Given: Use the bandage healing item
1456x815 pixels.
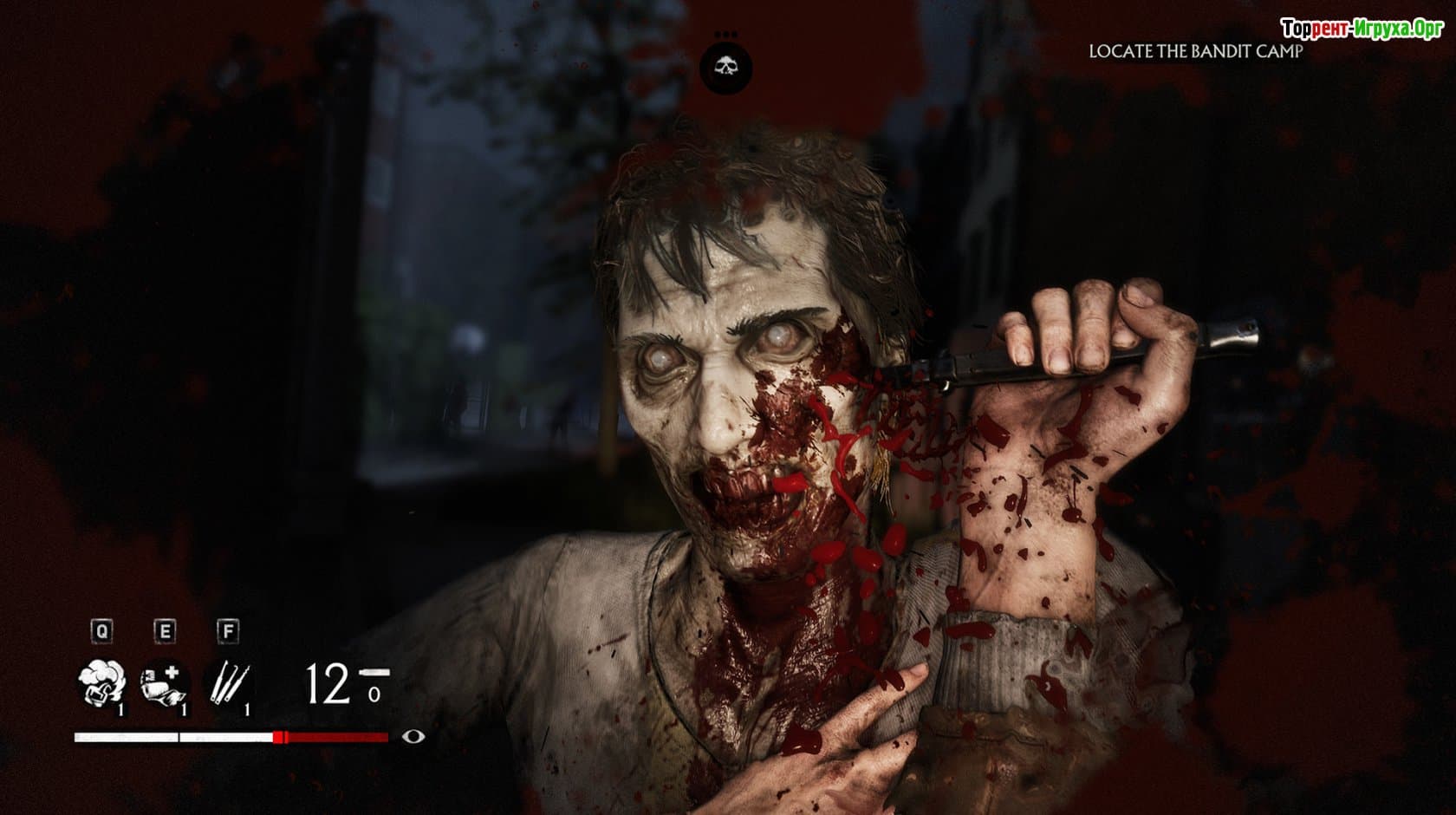Looking at the screenshot, I should (164, 683).
